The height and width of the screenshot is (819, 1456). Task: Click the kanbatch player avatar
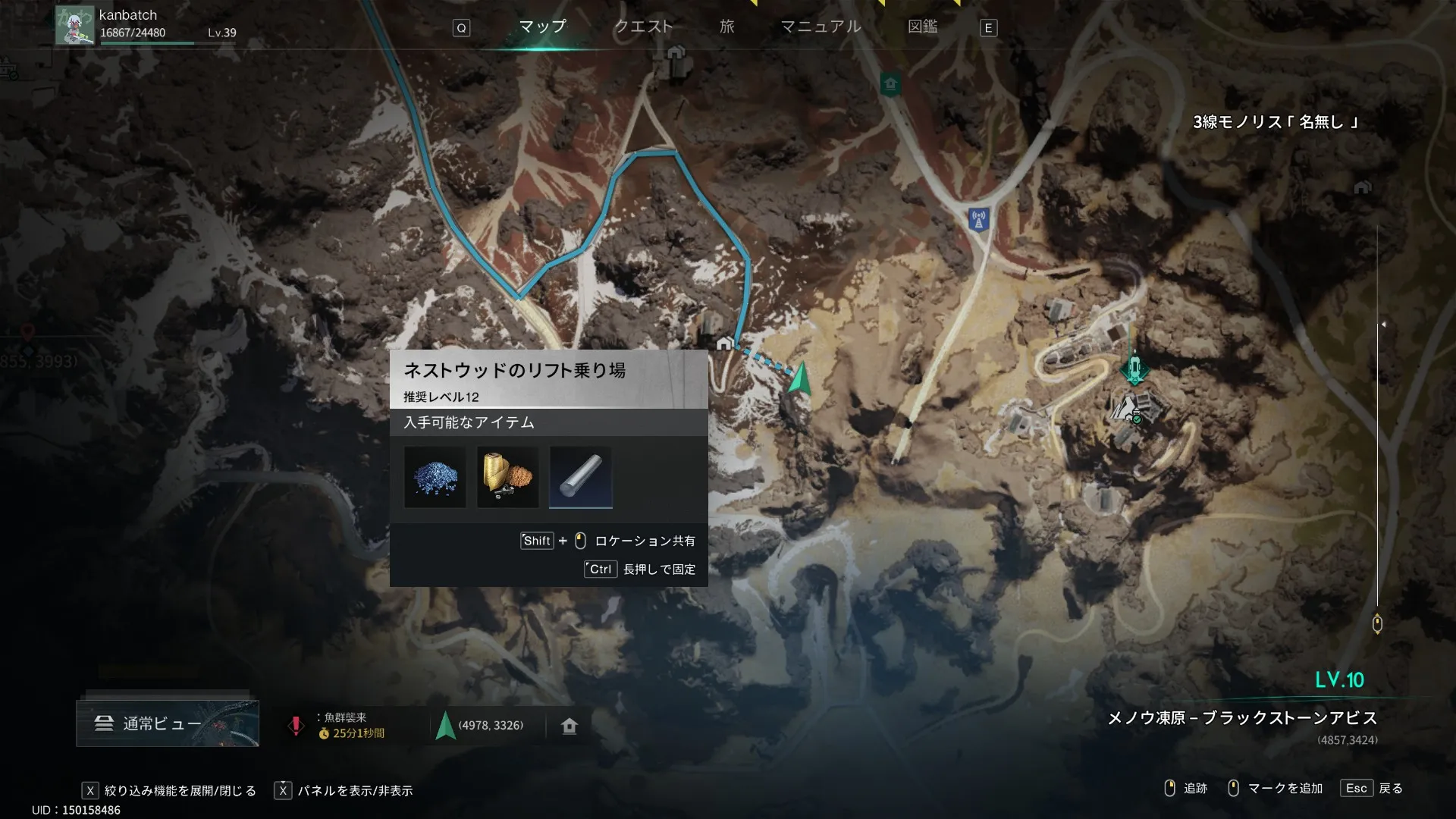[x=75, y=25]
